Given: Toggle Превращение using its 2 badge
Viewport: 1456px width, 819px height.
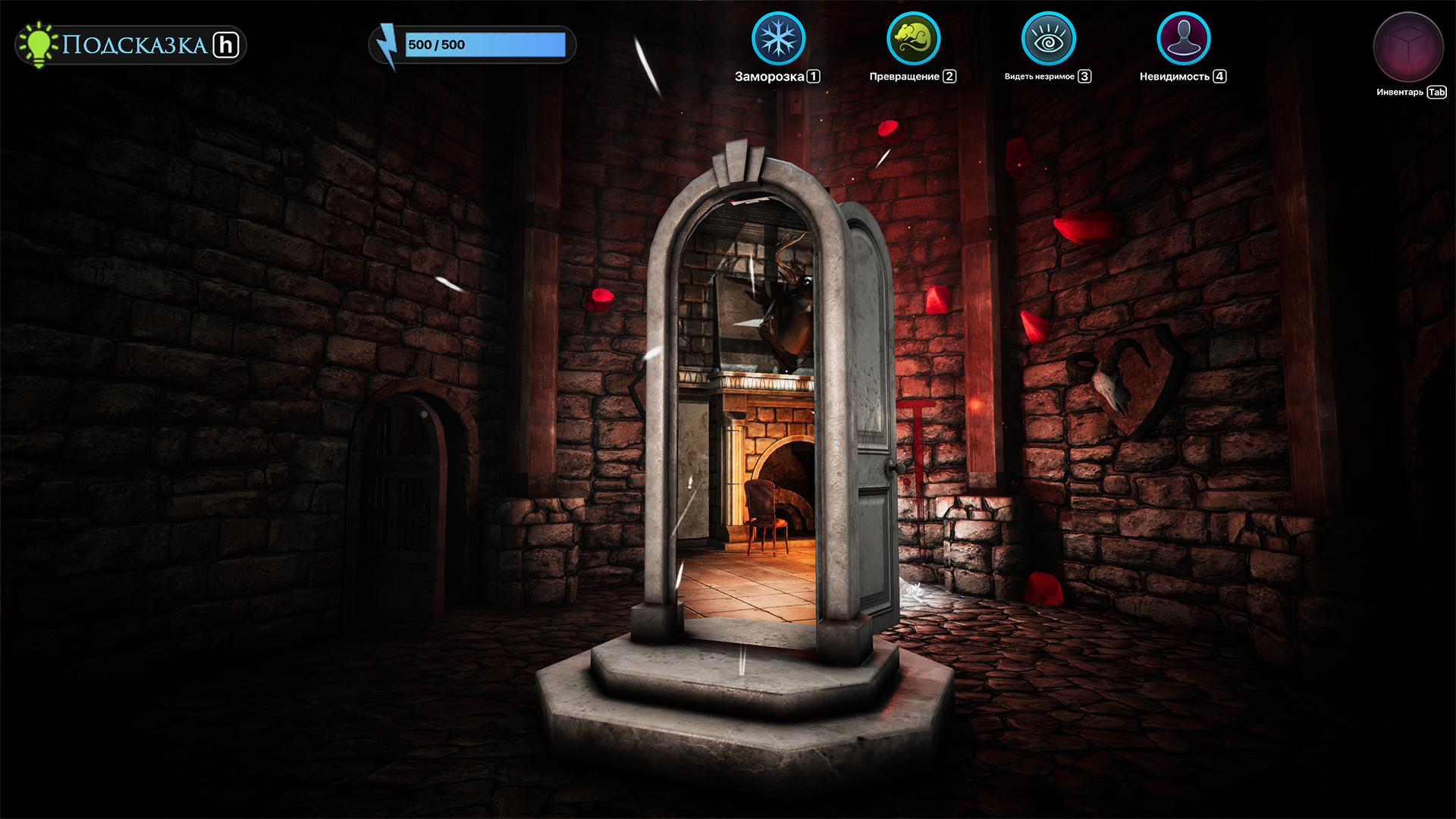Looking at the screenshot, I should tap(949, 76).
